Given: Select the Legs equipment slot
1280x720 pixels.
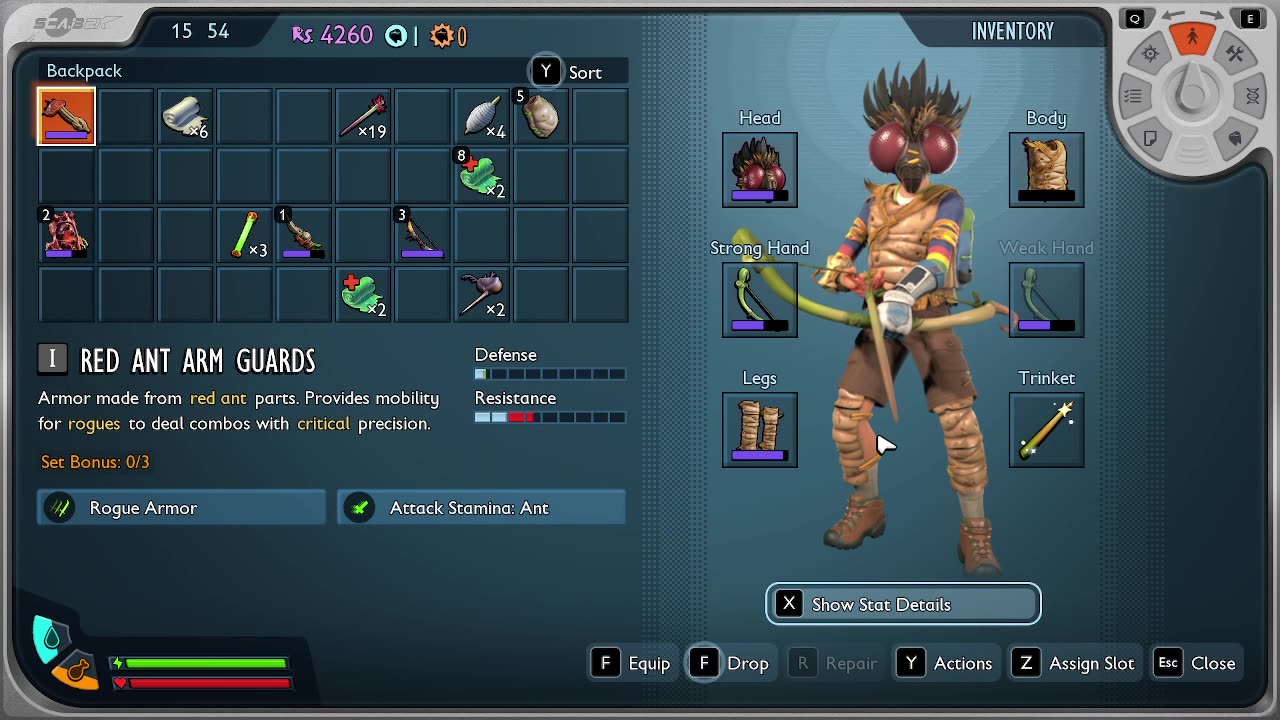Looking at the screenshot, I should tap(760, 430).
